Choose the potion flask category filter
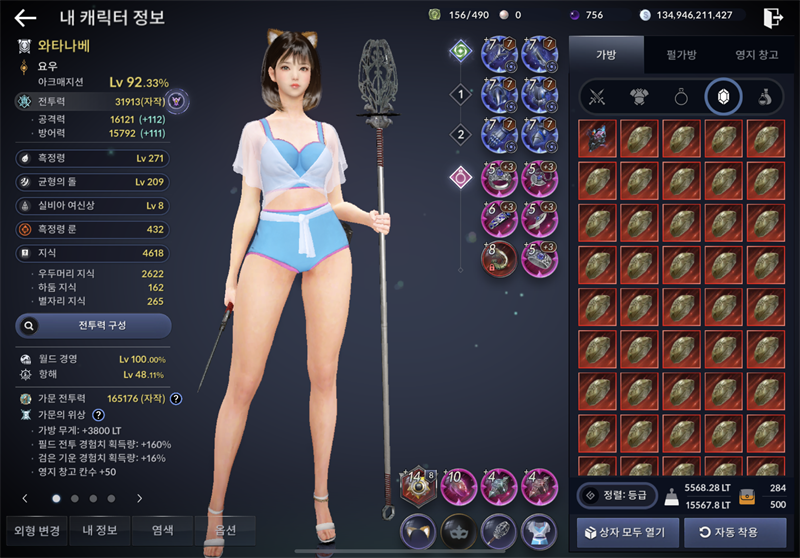The height and width of the screenshot is (558, 800). (x=763, y=97)
